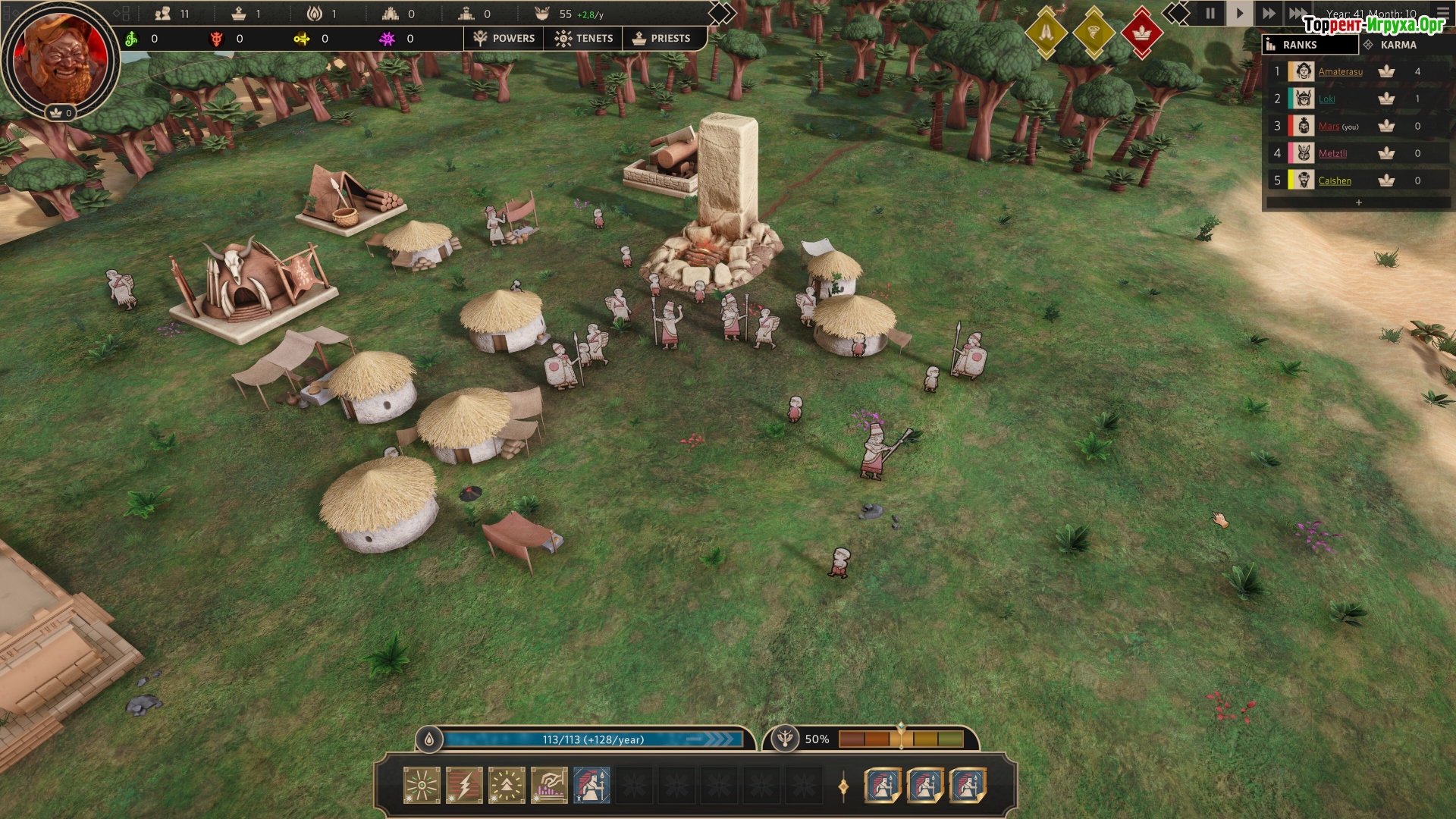
Task: Open the Tenets panel
Action: [x=583, y=38]
